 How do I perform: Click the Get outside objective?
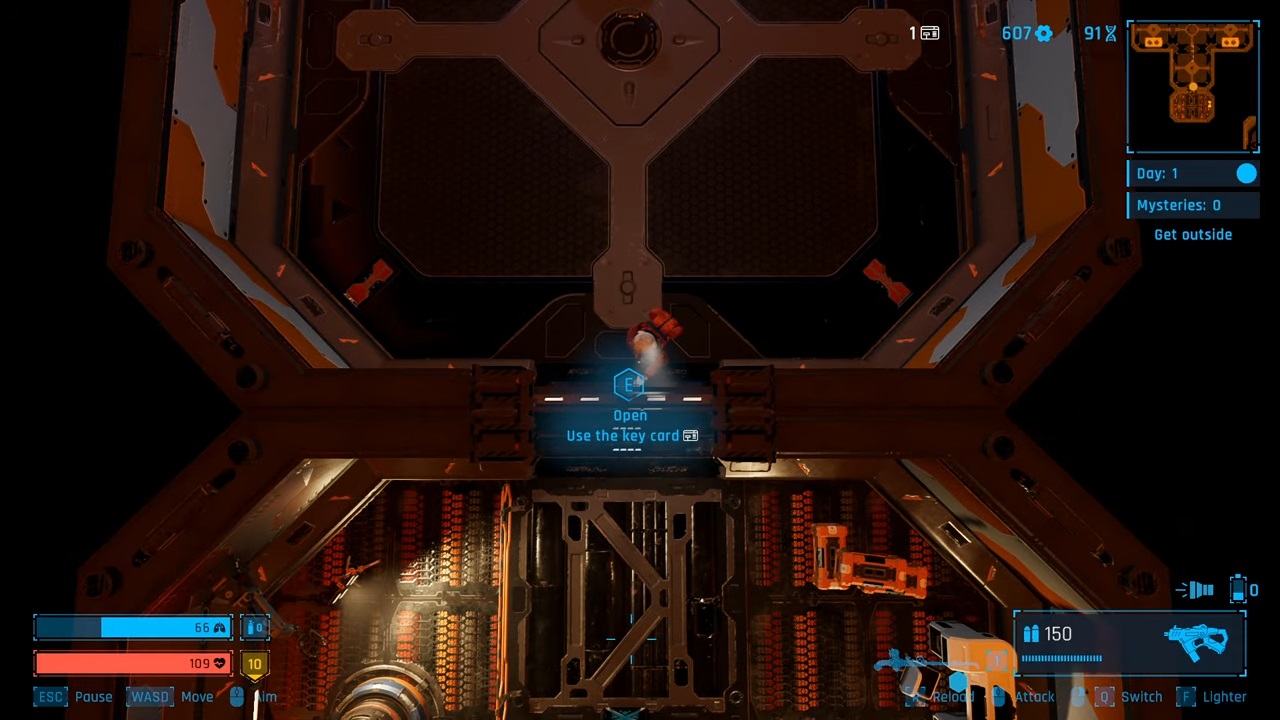(x=1192, y=235)
